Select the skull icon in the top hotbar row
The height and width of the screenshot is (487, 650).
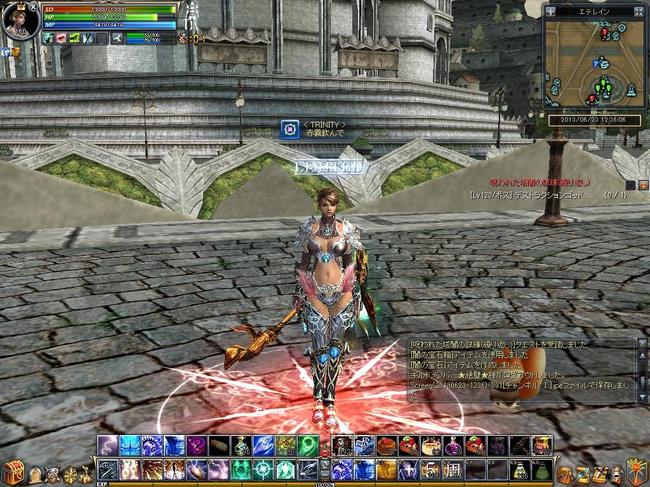pos(342,445)
